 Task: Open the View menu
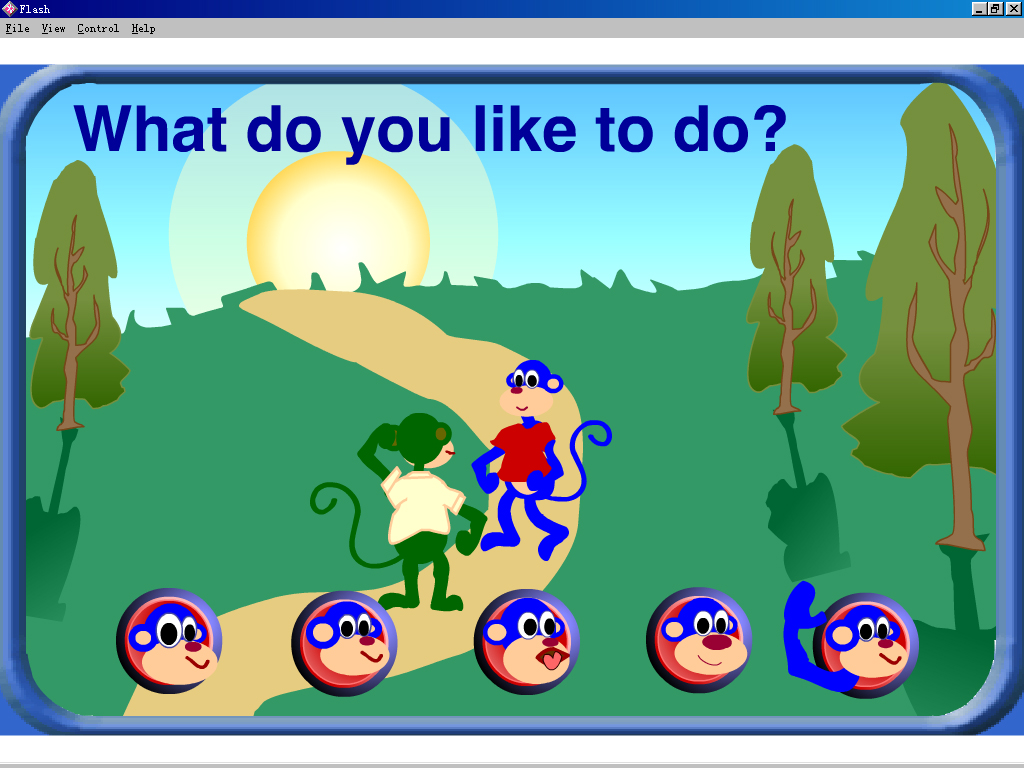53,29
